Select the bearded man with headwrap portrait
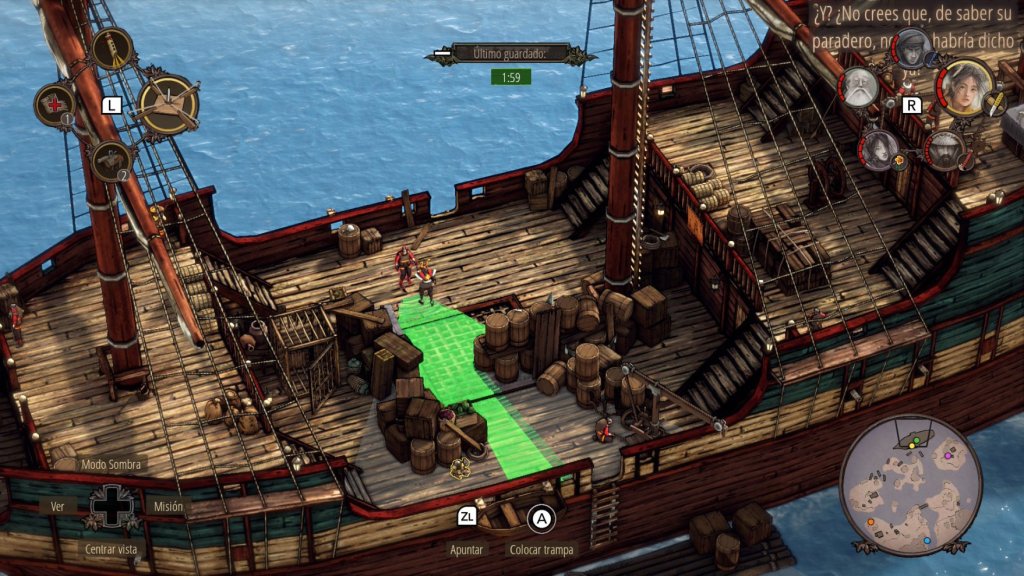The width and height of the screenshot is (1024, 576). click(943, 151)
